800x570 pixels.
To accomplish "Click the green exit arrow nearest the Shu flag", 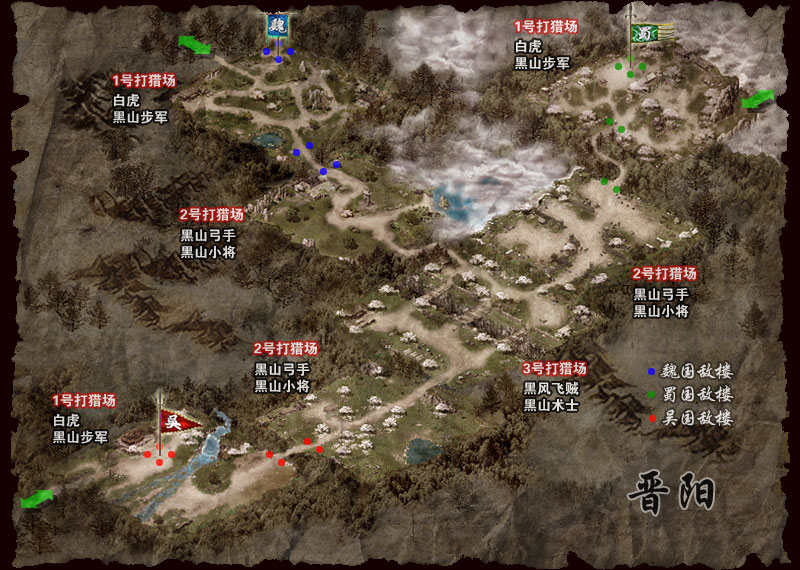I will [x=758, y=99].
